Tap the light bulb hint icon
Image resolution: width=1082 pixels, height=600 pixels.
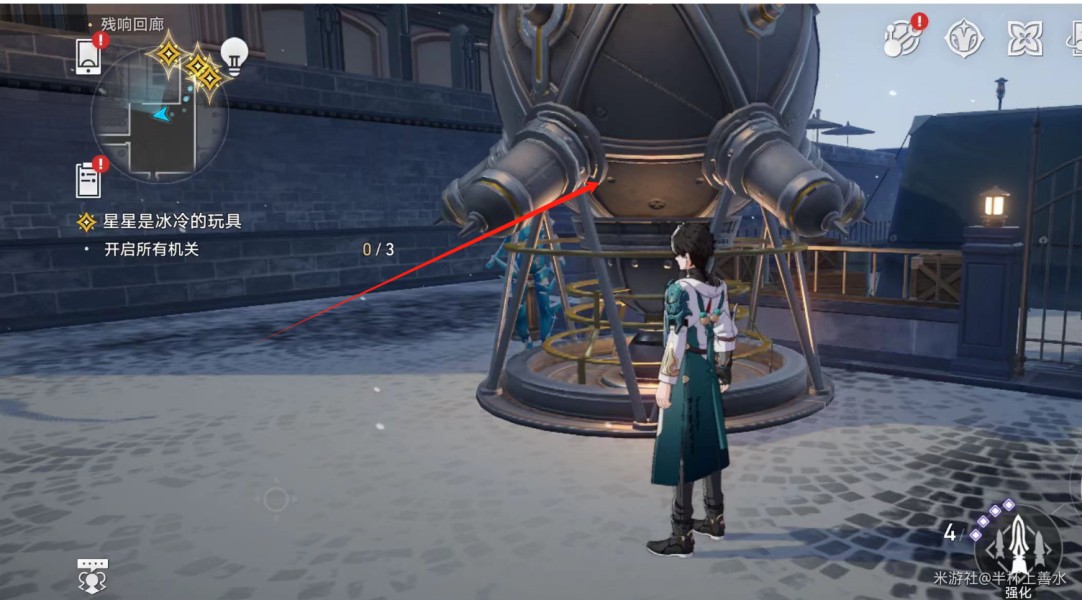click(233, 56)
